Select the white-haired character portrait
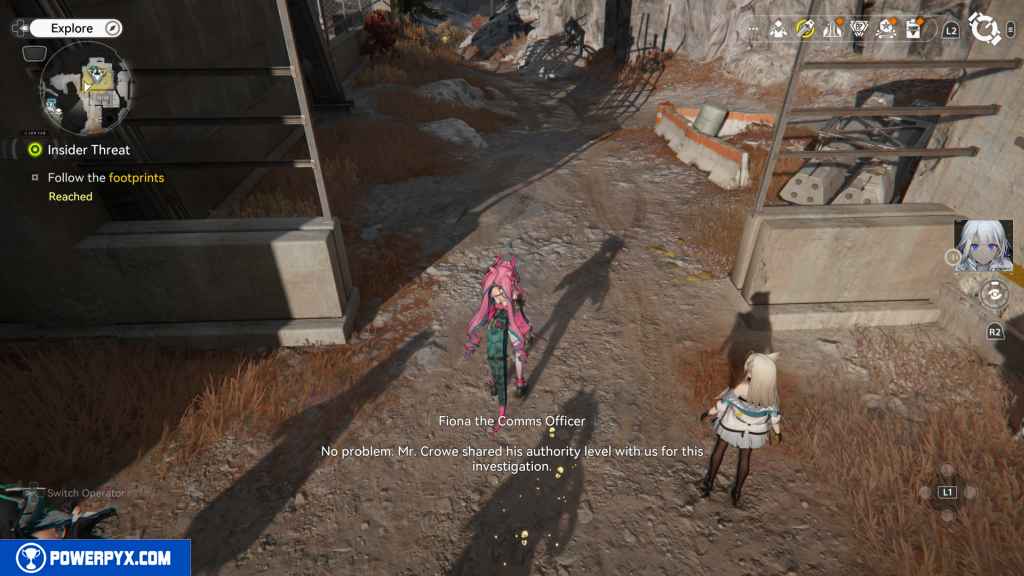 tap(984, 246)
